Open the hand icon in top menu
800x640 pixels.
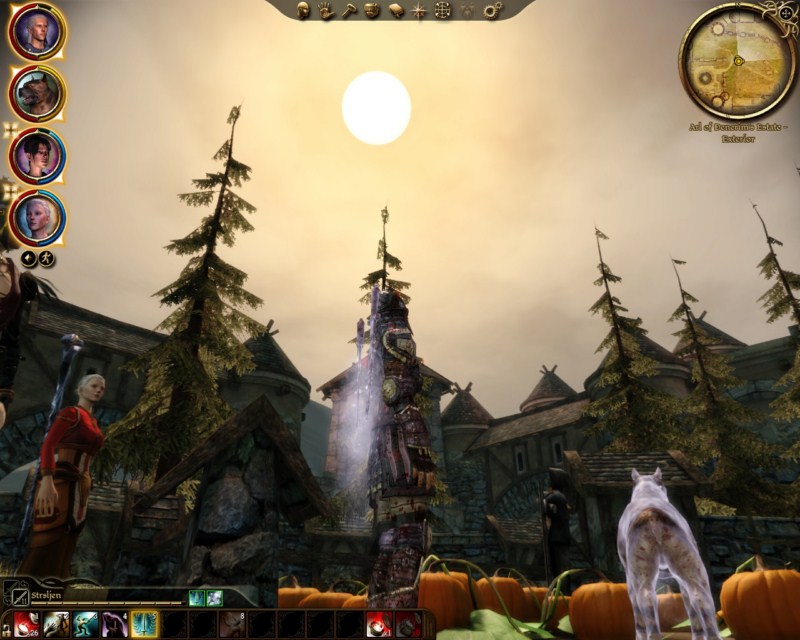coord(327,11)
